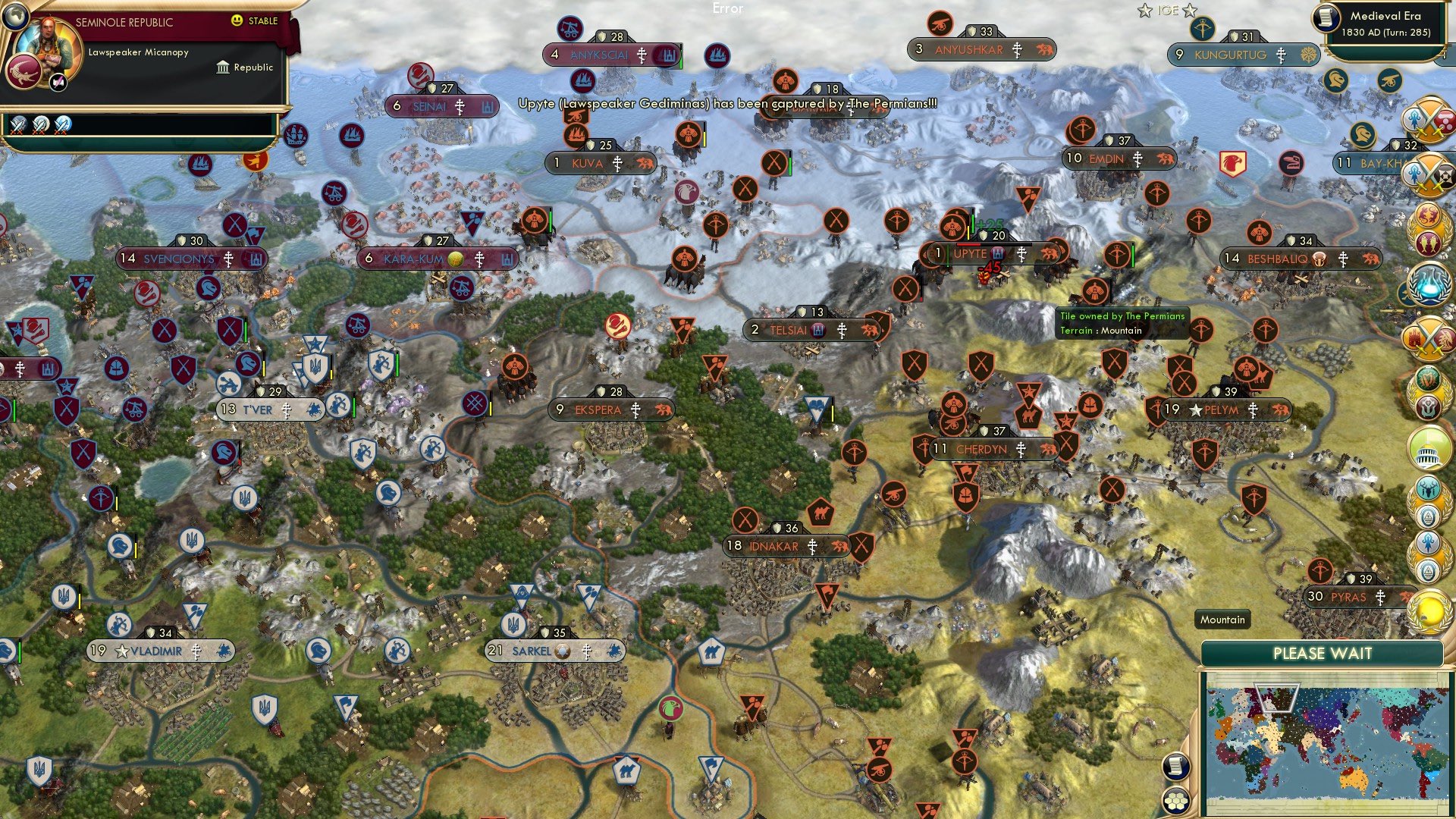The image size is (1456, 819).
Task: Open the globe view toggle above the leader portrait
Action: [x=17, y=18]
